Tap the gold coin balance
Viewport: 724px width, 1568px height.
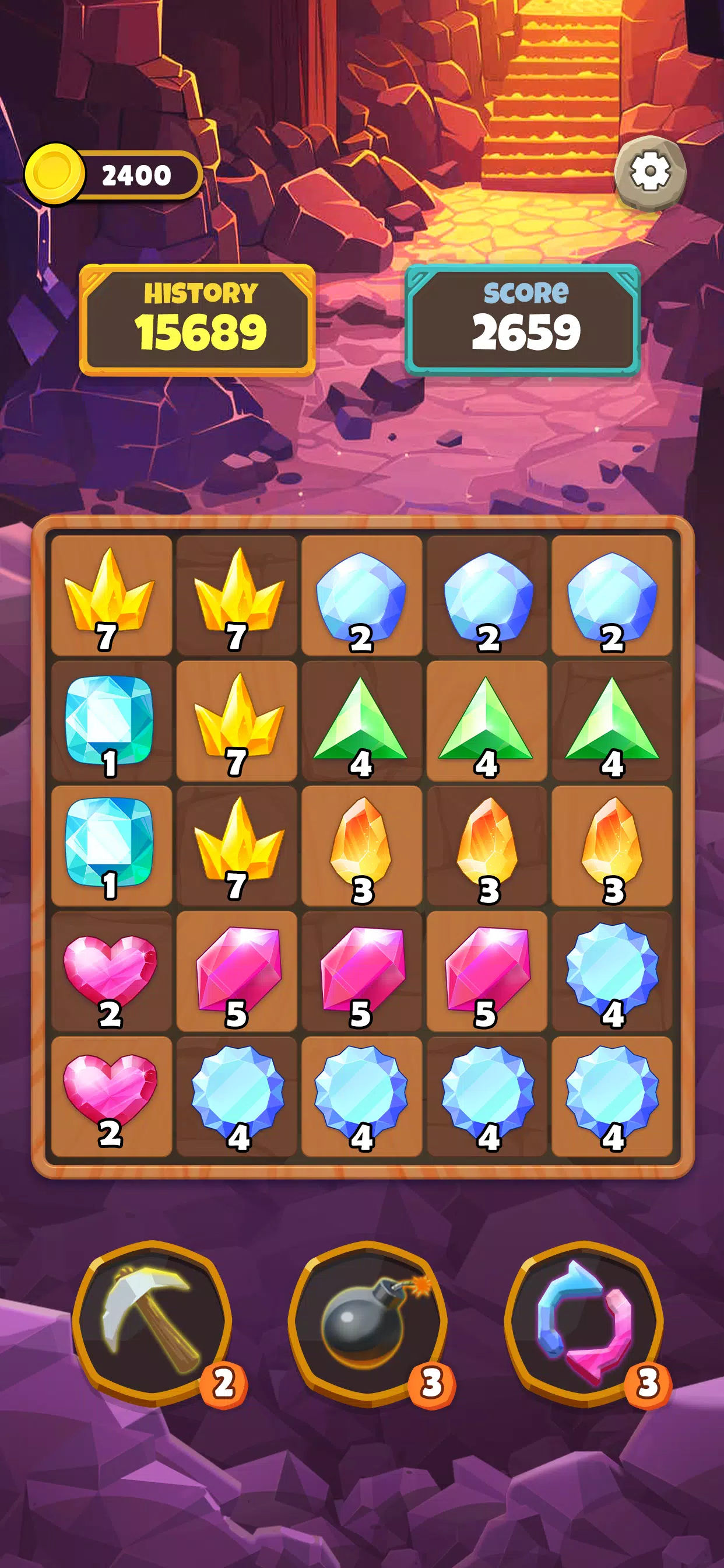pyautogui.click(x=113, y=176)
